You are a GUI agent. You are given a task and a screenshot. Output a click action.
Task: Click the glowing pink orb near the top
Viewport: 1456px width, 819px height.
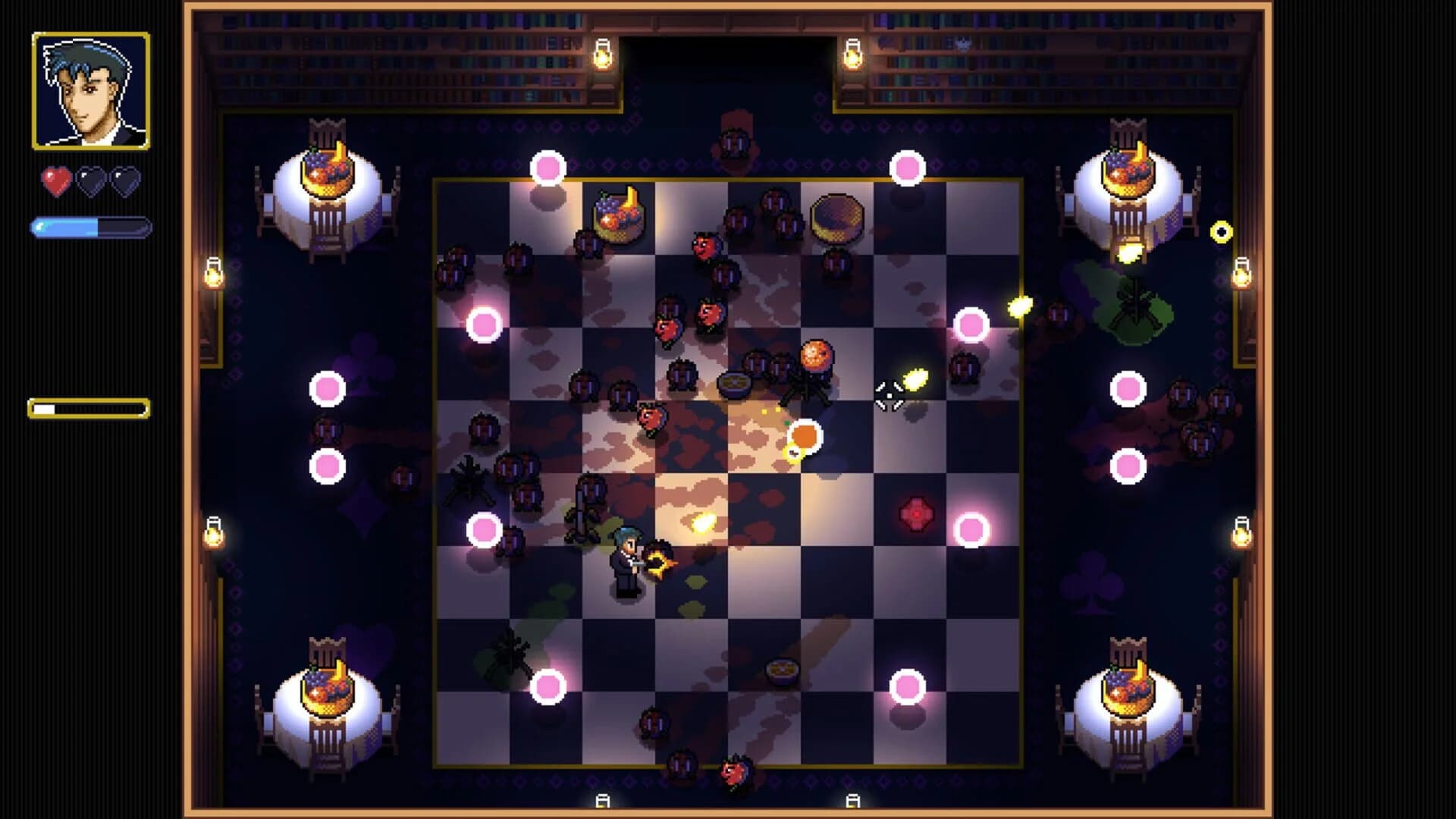coord(548,165)
